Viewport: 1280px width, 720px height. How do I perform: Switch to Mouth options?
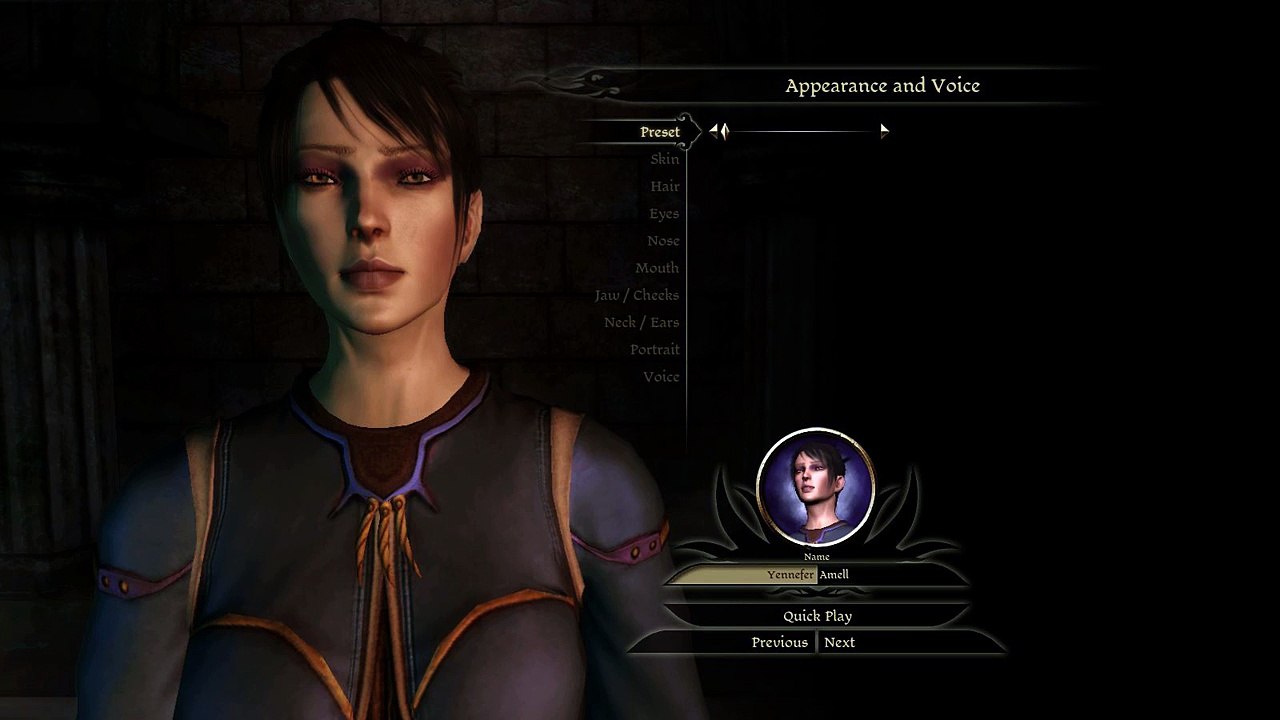pos(656,268)
